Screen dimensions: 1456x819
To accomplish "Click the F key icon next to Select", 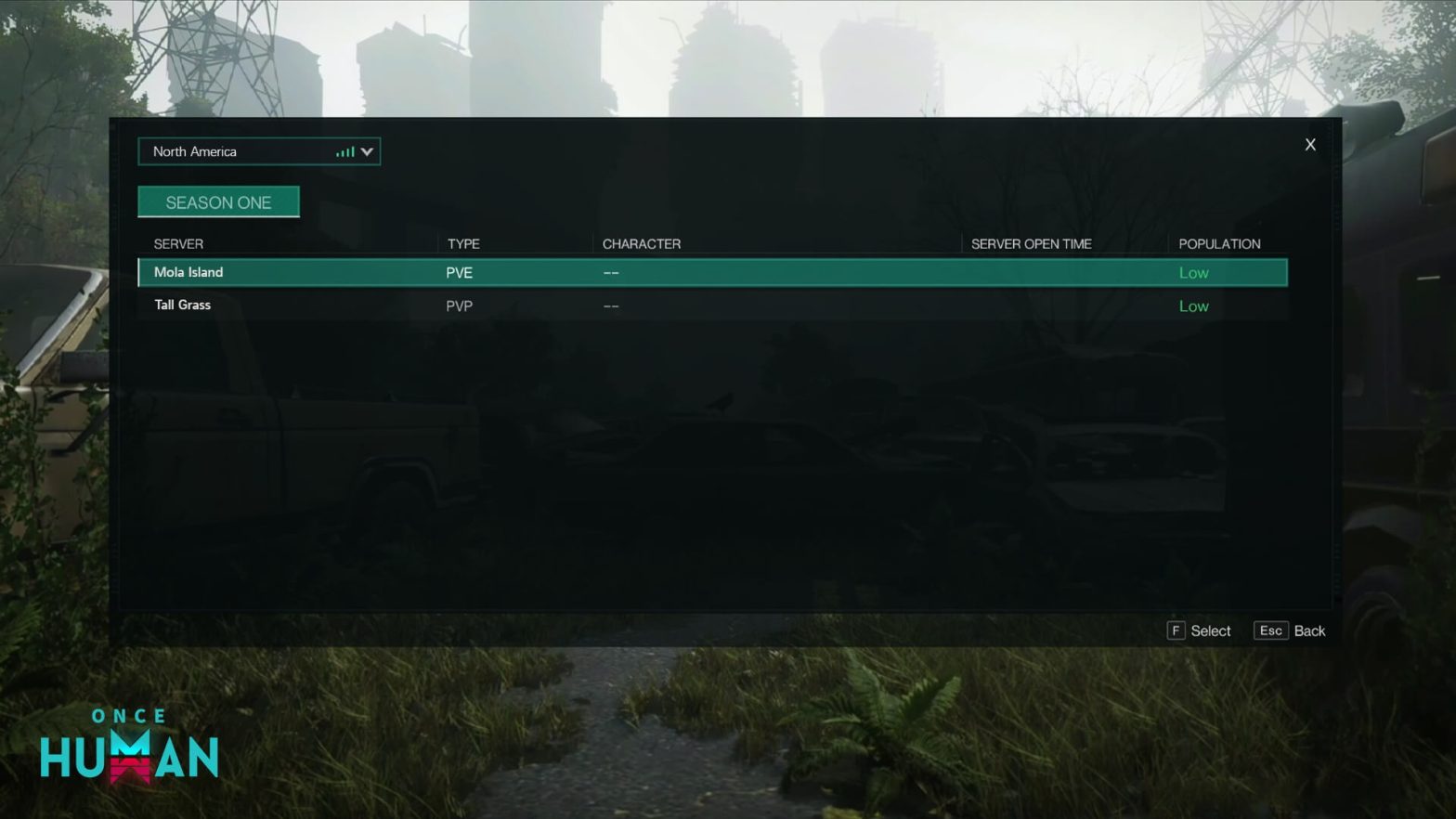I will pos(1176,630).
